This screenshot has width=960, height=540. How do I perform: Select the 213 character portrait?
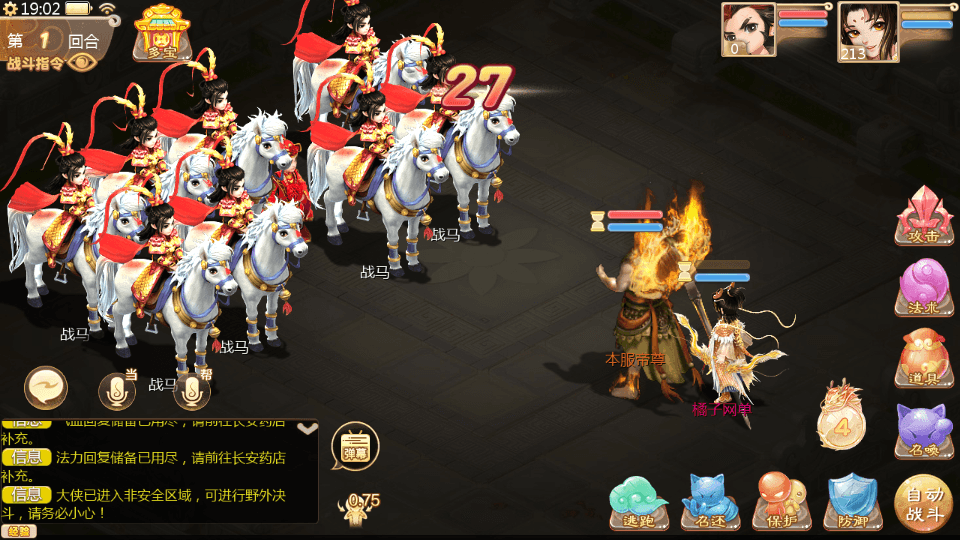click(x=867, y=31)
